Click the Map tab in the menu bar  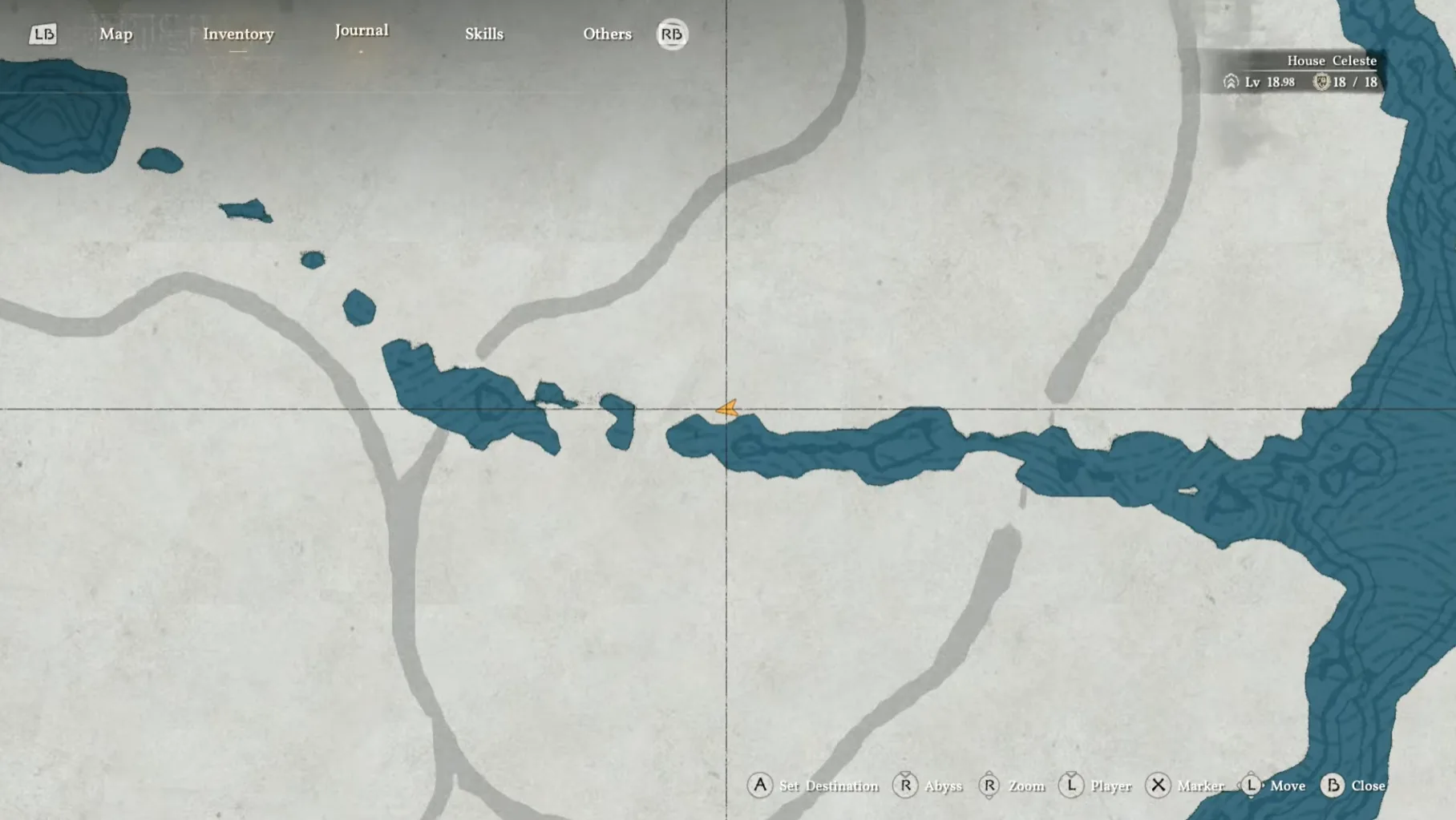117,34
